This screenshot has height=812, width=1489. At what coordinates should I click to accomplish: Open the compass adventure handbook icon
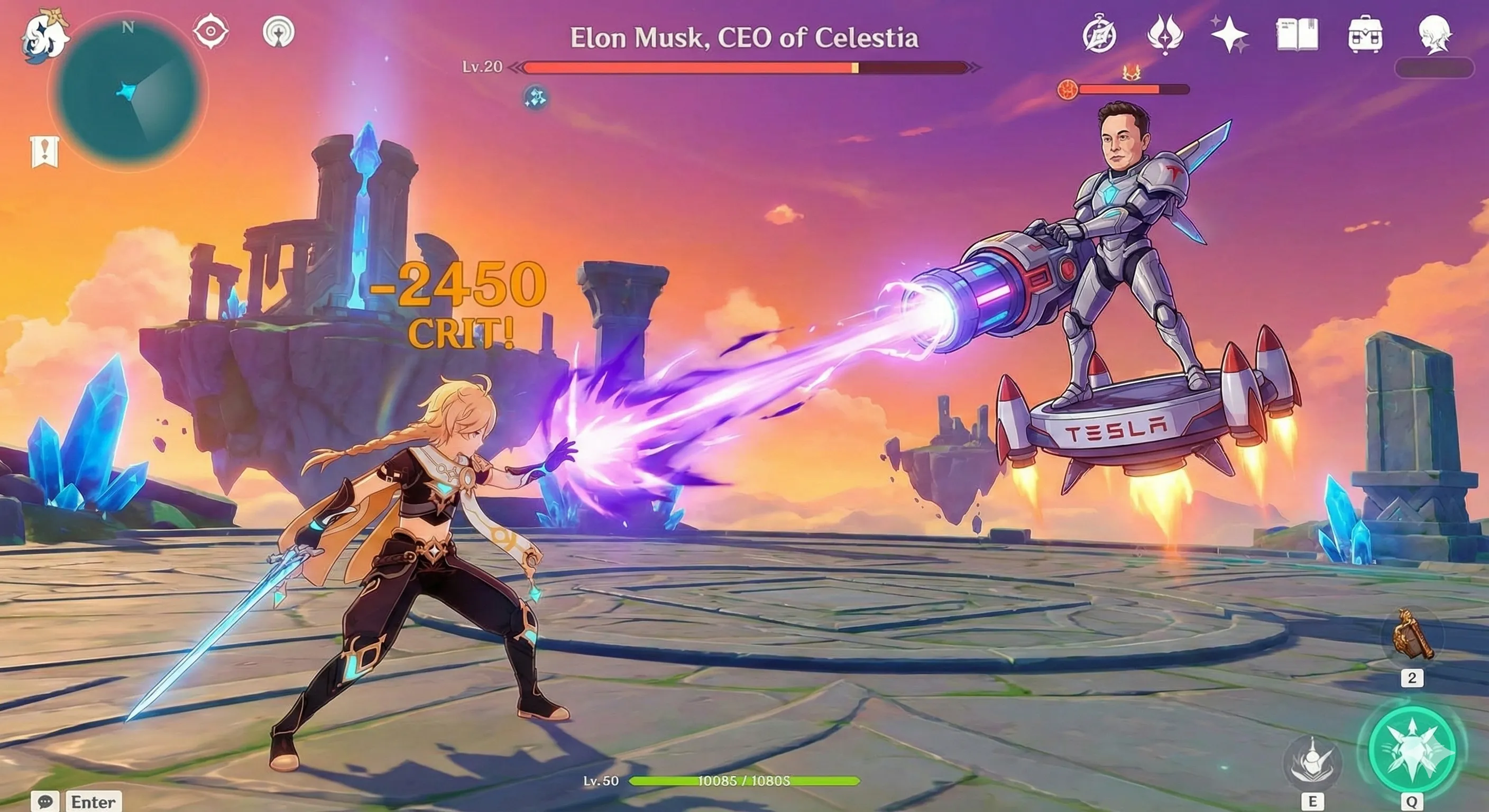[x=1099, y=35]
